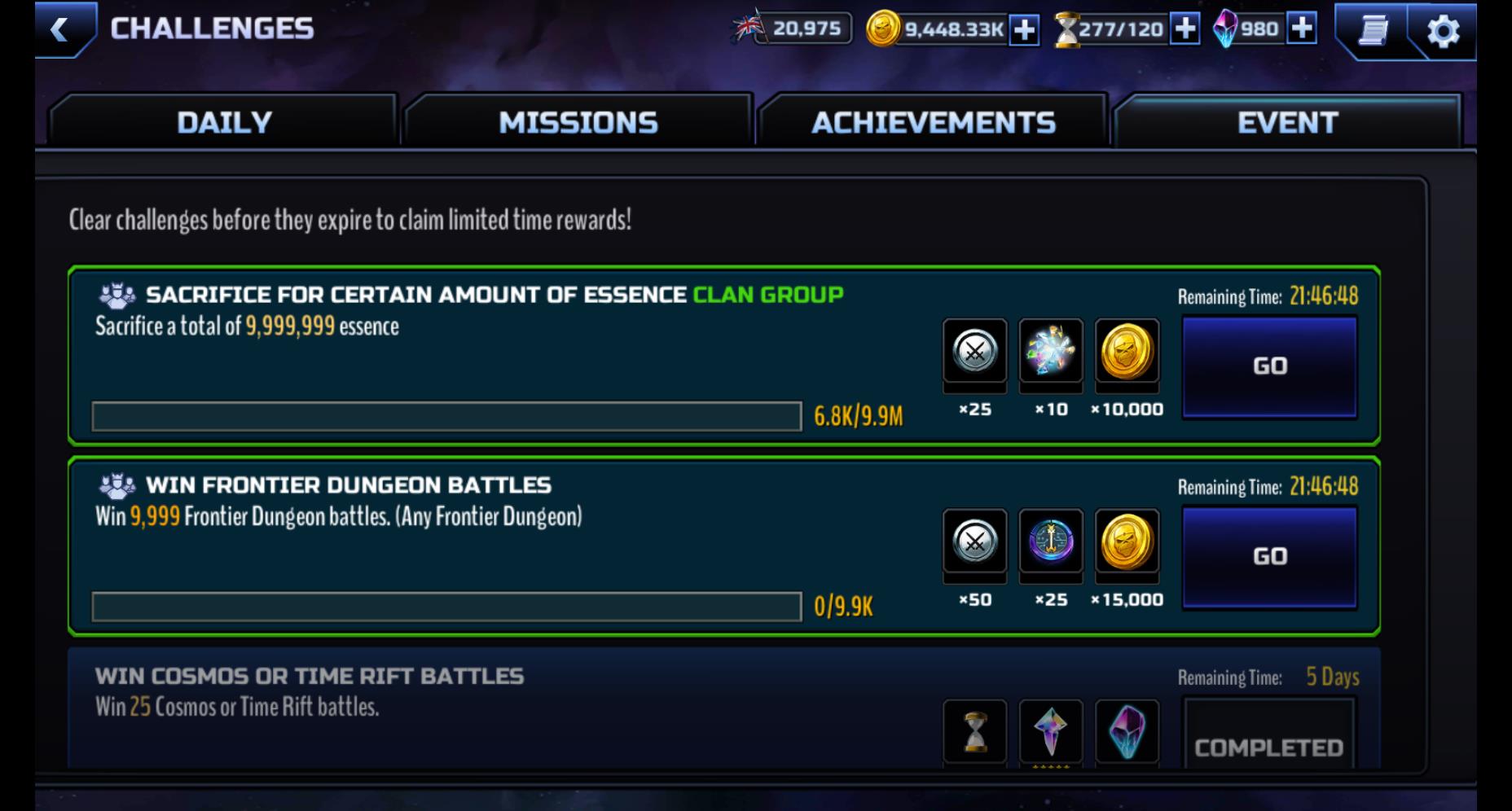The height and width of the screenshot is (811, 1512).
Task: Check the silver X token reward x50
Action: 975,542
